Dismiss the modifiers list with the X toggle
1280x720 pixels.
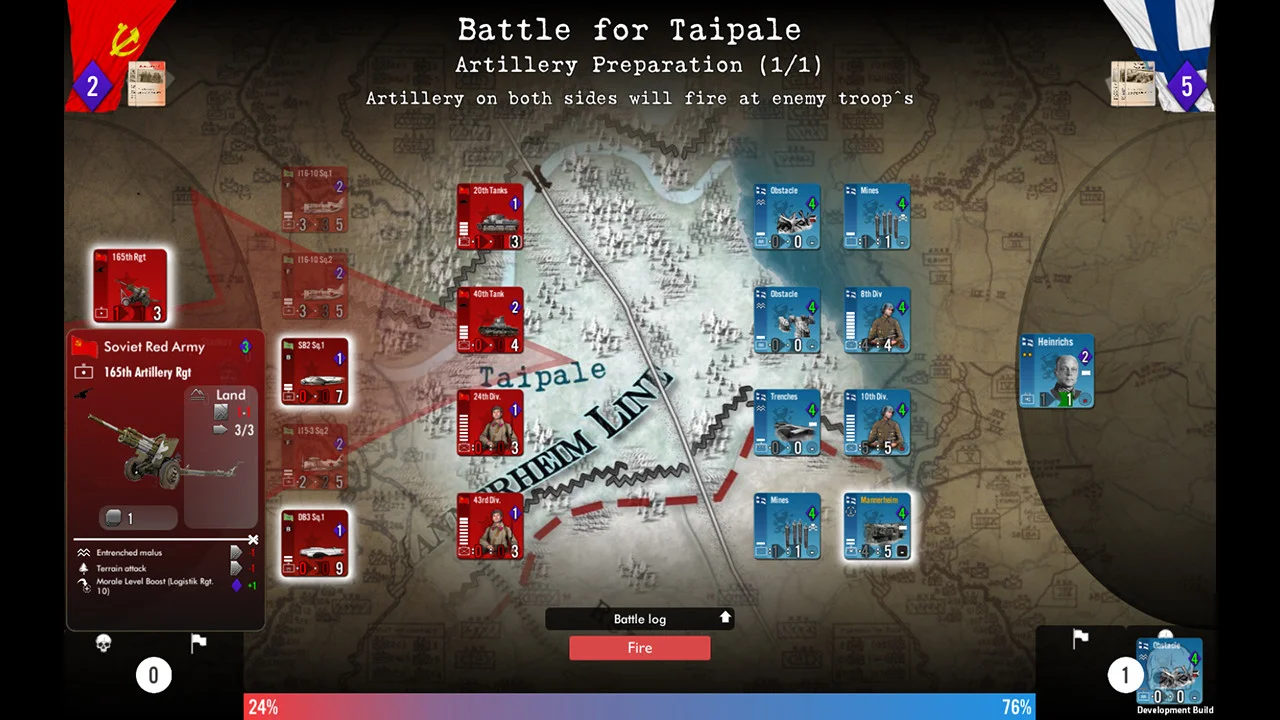click(x=253, y=539)
